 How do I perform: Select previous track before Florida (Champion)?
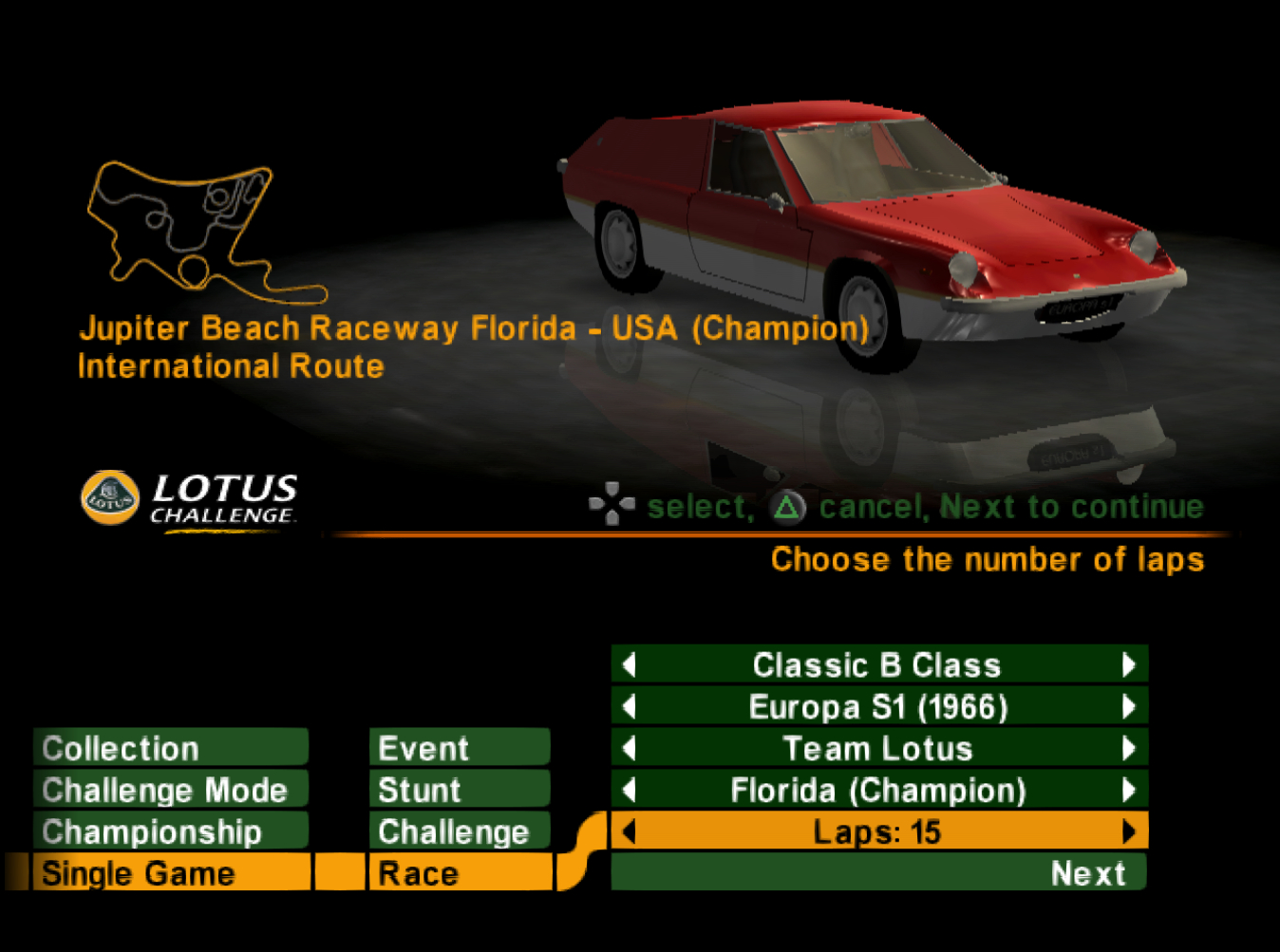(x=629, y=790)
